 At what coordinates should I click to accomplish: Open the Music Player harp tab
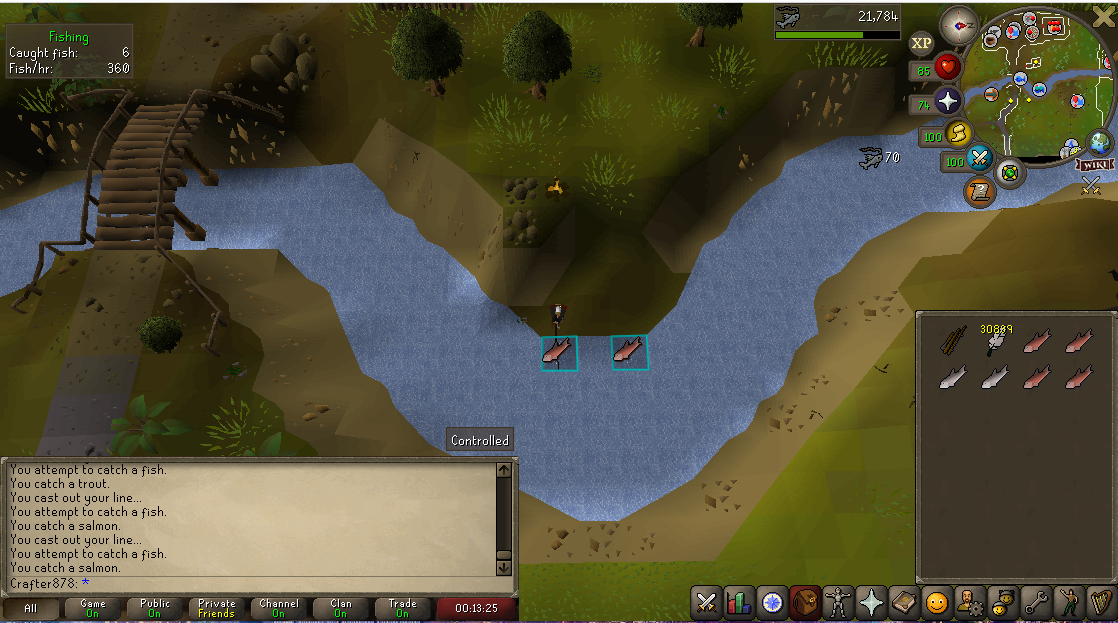coord(1100,603)
